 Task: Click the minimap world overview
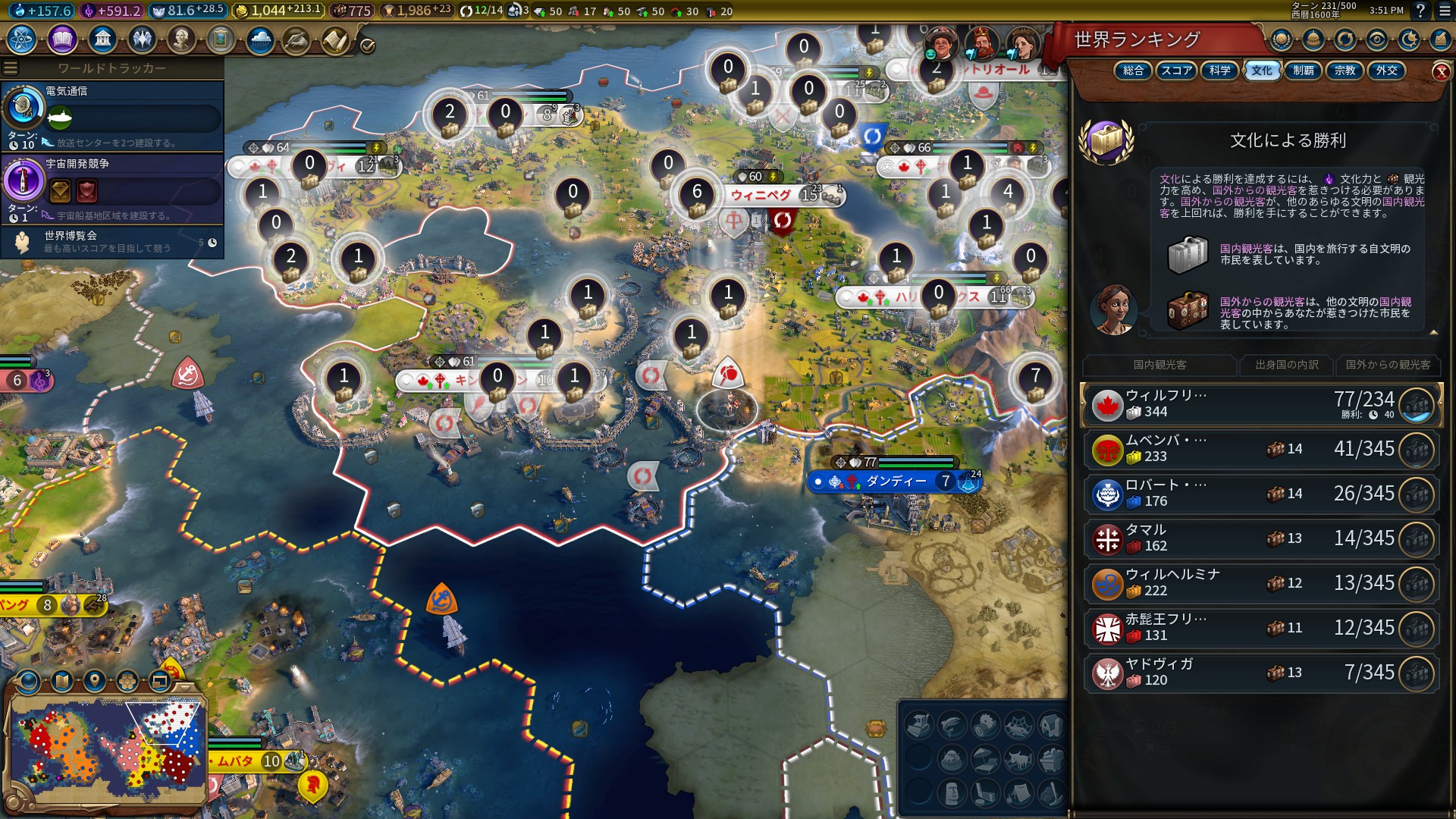click(x=108, y=747)
